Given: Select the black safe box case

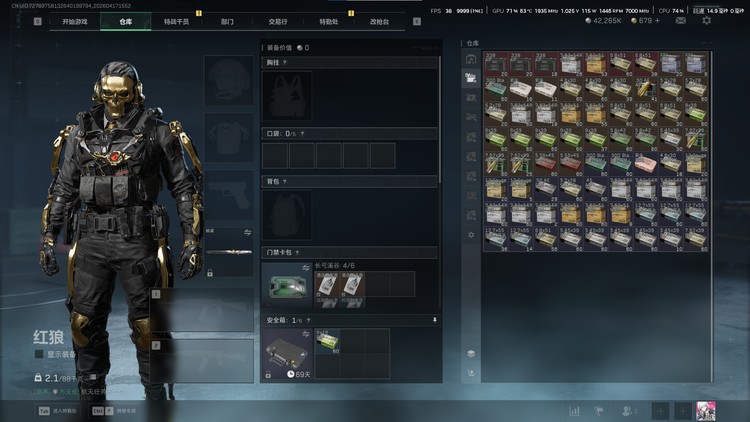Looking at the screenshot, I should tap(288, 352).
